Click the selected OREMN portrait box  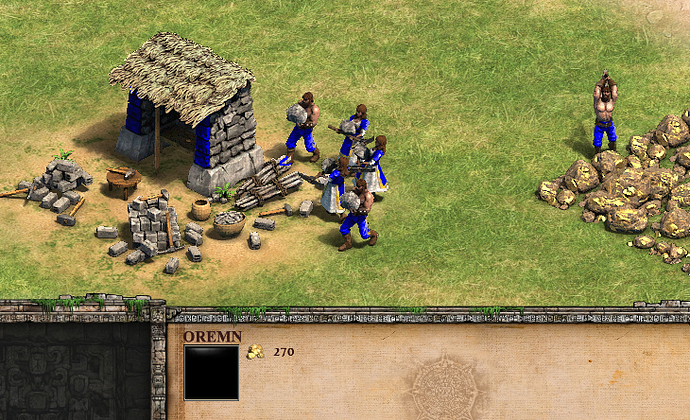point(211,373)
